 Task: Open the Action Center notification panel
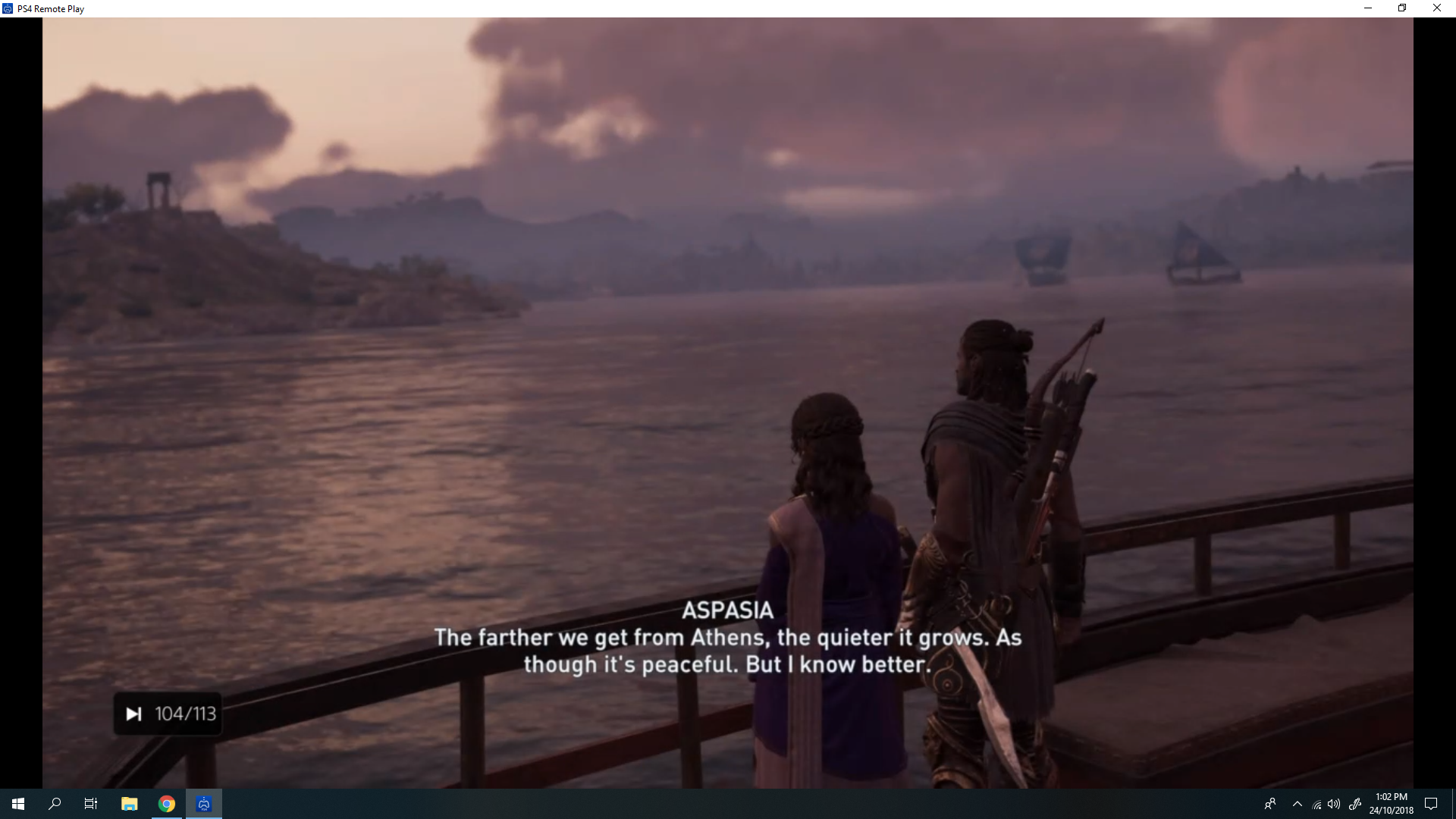point(1432,804)
